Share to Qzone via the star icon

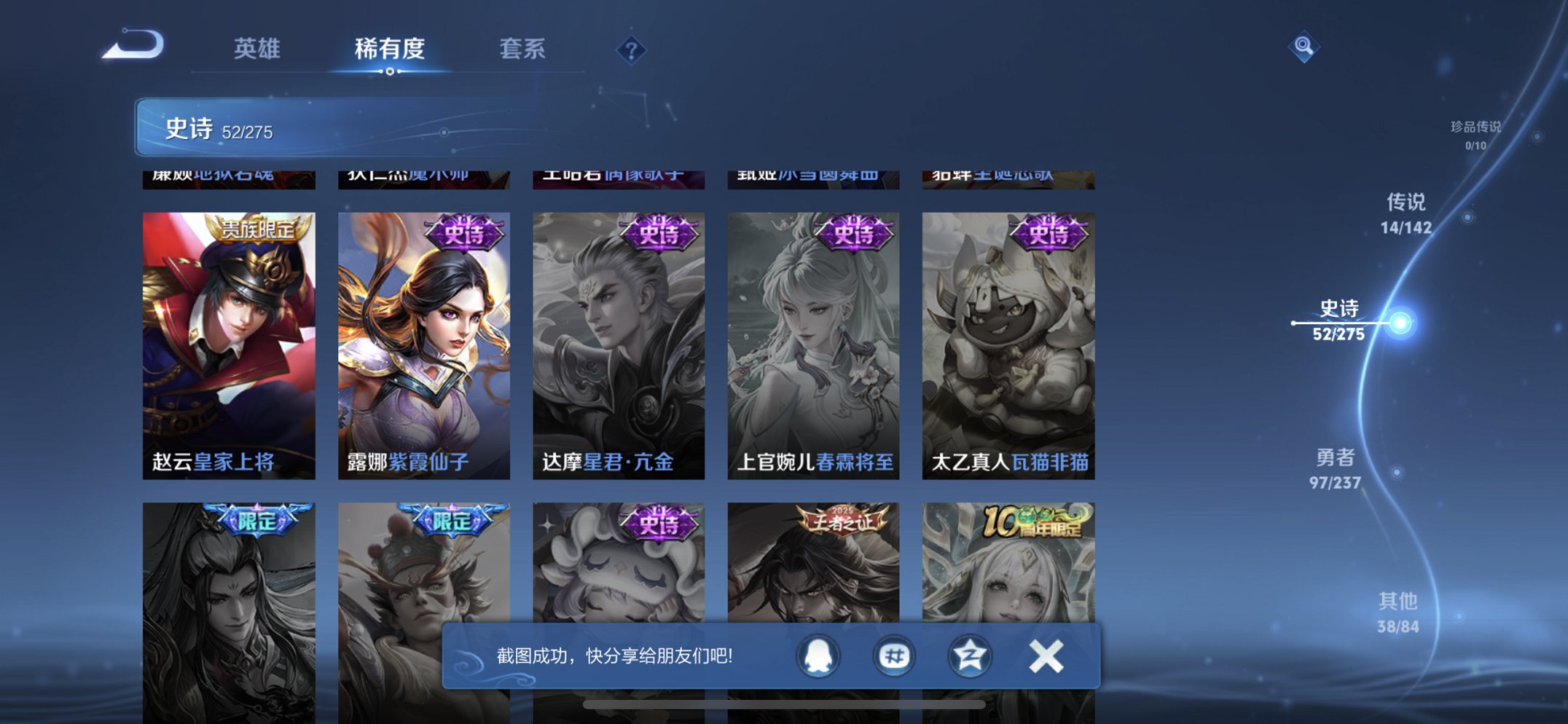pyautogui.click(x=969, y=655)
